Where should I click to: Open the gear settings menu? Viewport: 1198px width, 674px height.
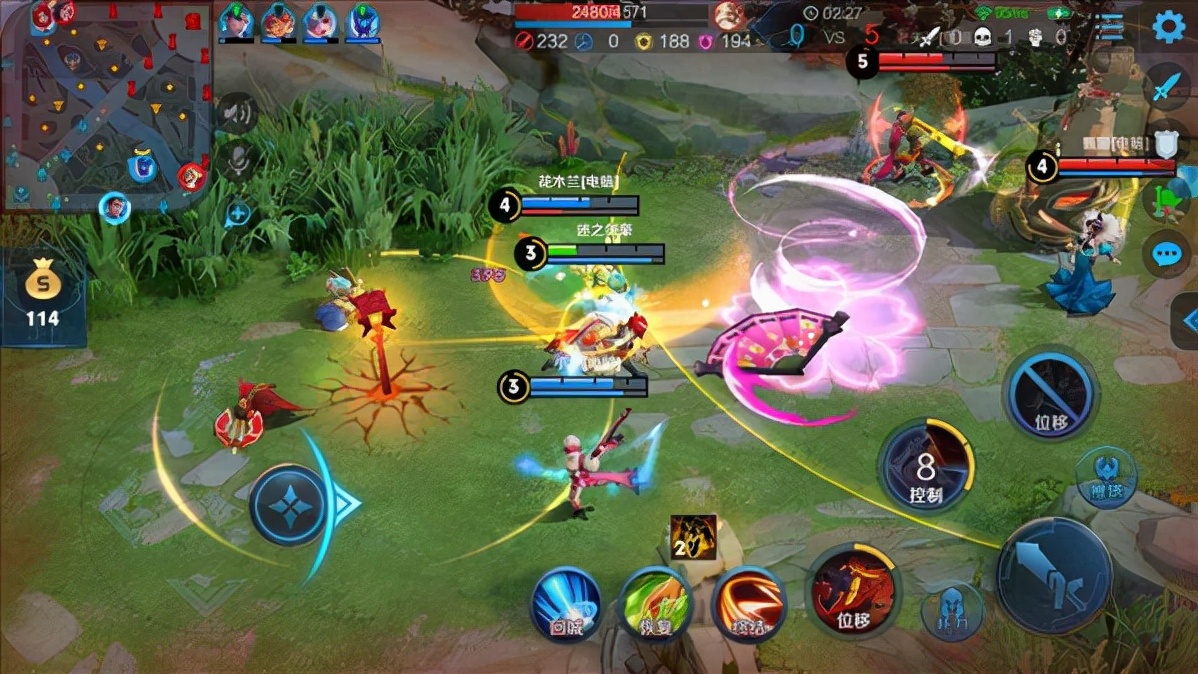coord(1168,26)
